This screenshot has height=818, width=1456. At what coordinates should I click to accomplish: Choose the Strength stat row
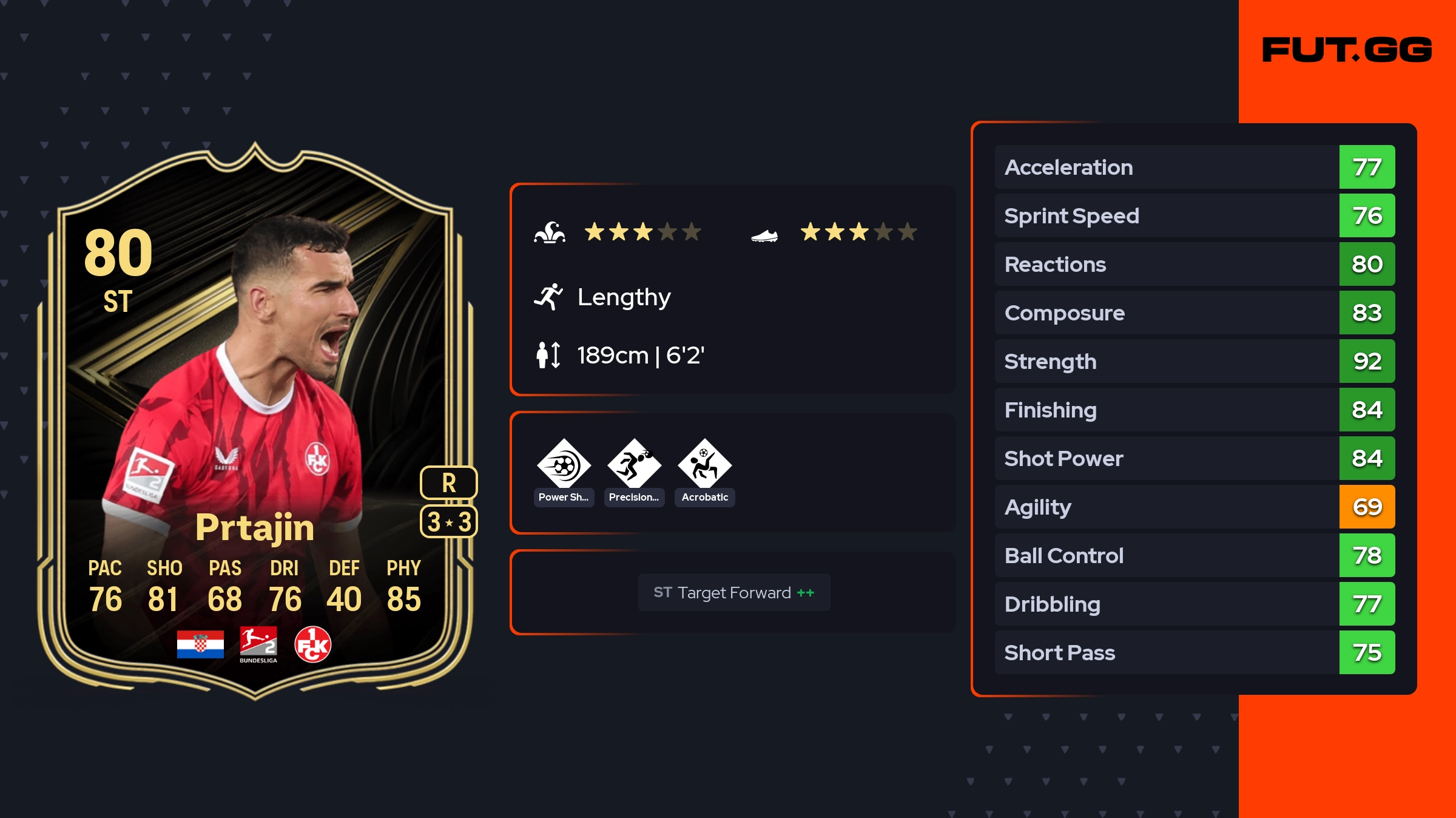click(1195, 361)
